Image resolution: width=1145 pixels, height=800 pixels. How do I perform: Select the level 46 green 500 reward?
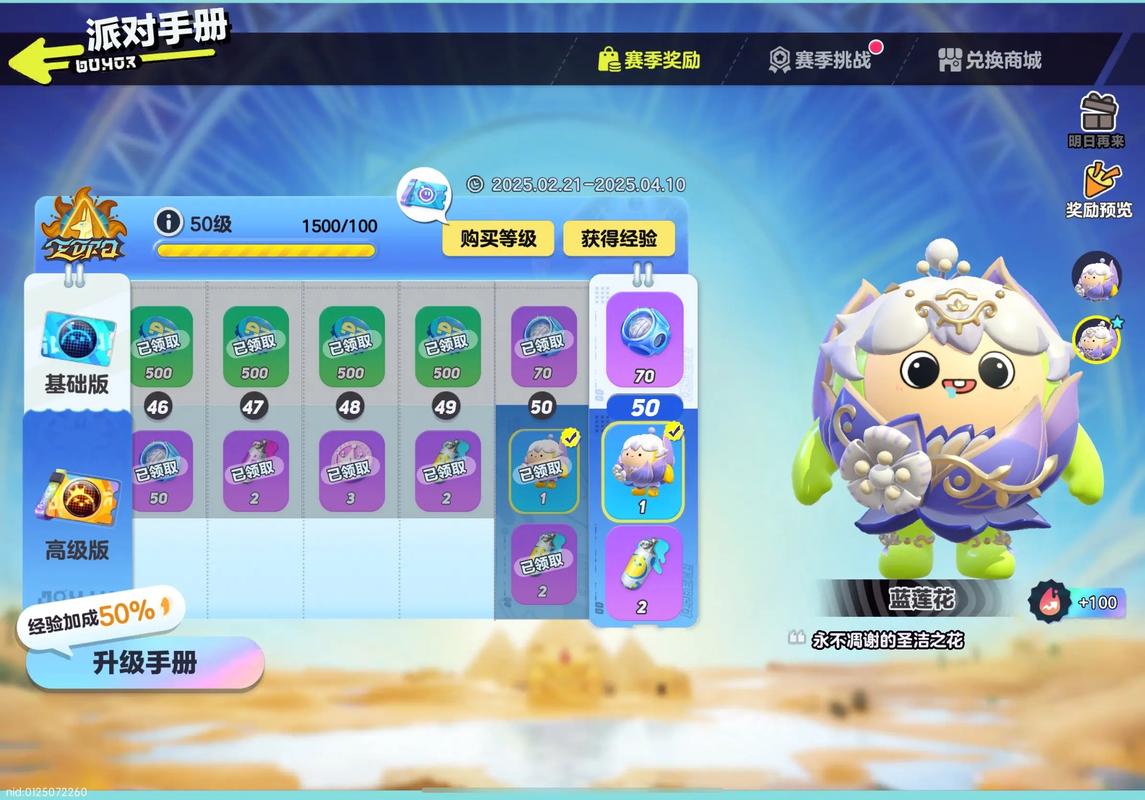click(x=160, y=345)
